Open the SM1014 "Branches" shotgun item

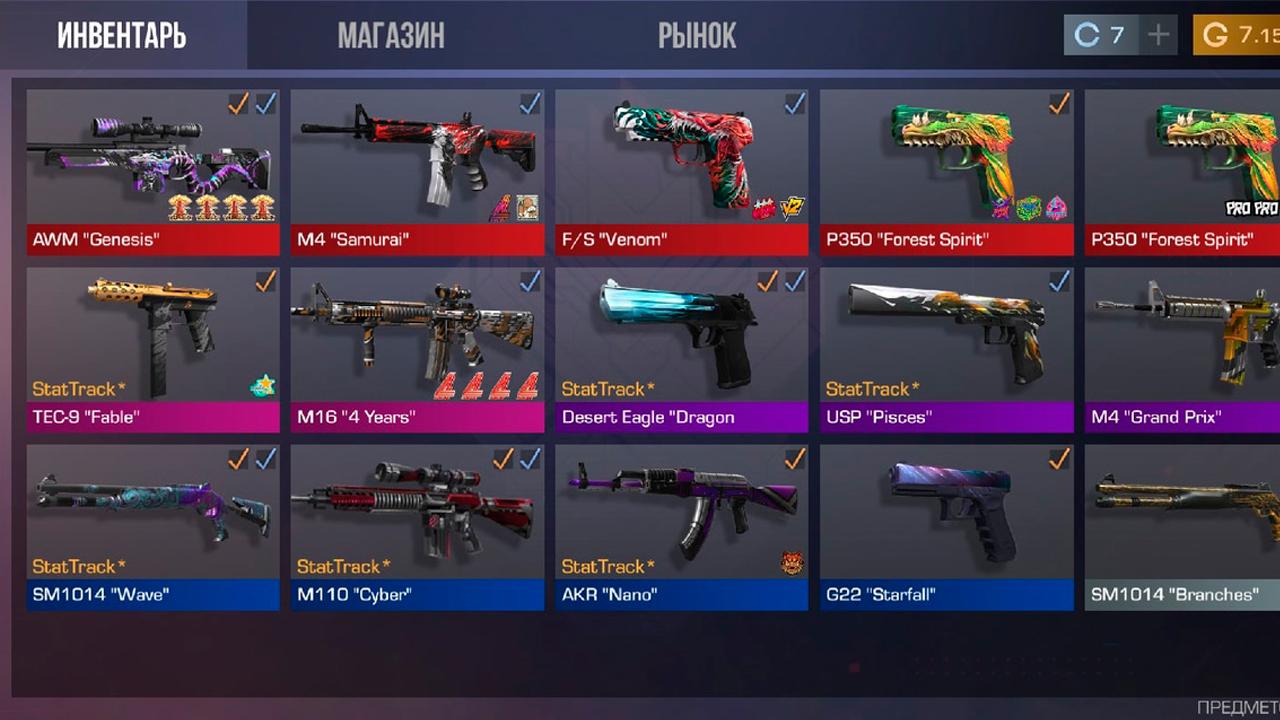[x=1182, y=527]
